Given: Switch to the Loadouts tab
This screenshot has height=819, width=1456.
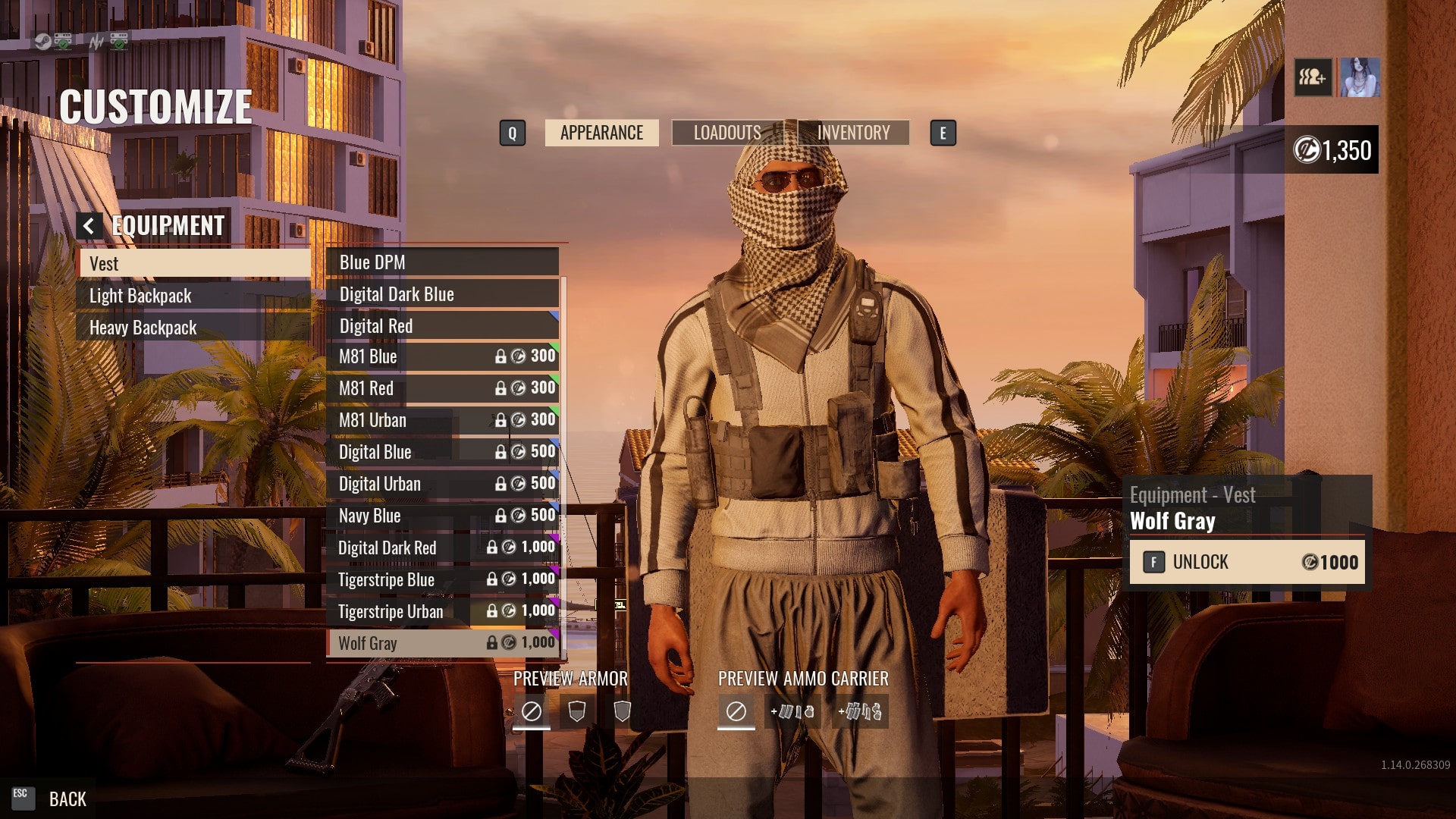Looking at the screenshot, I should pos(727,133).
